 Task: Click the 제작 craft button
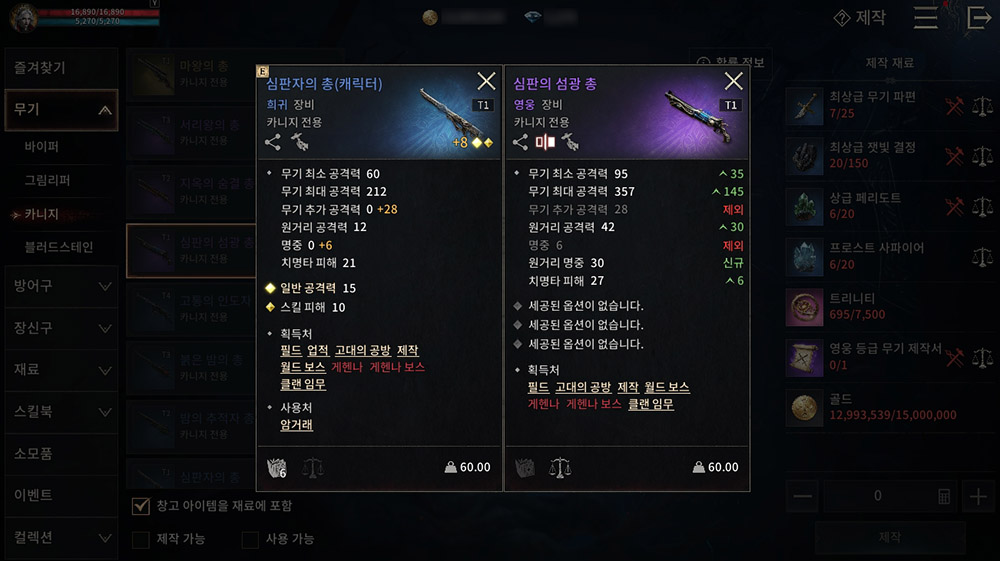pos(888,538)
